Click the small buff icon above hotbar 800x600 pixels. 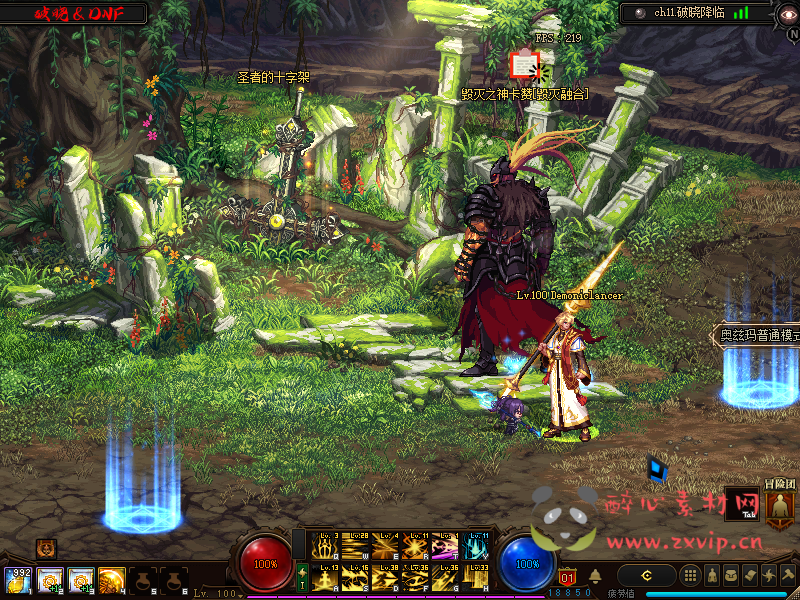[46, 548]
